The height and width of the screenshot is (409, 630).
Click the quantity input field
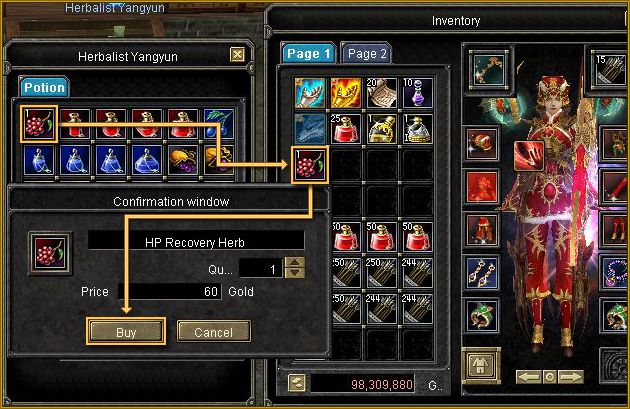coord(260,269)
